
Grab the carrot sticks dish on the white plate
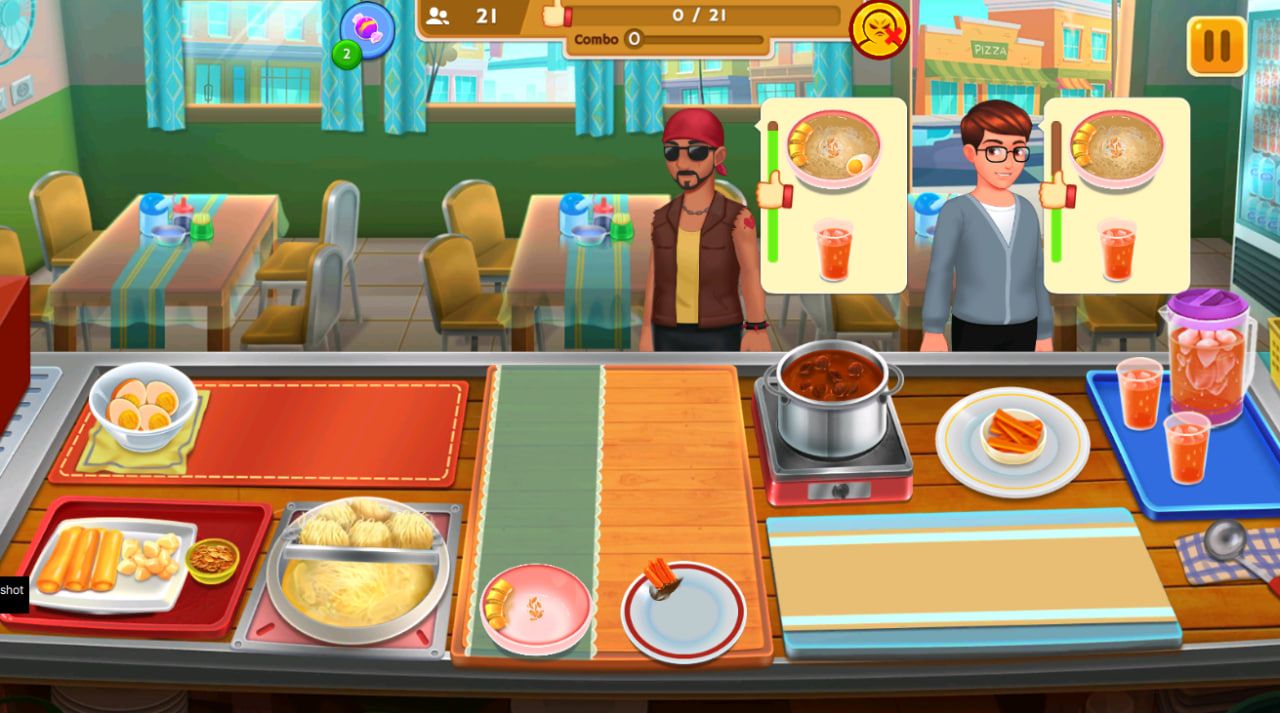[1012, 437]
